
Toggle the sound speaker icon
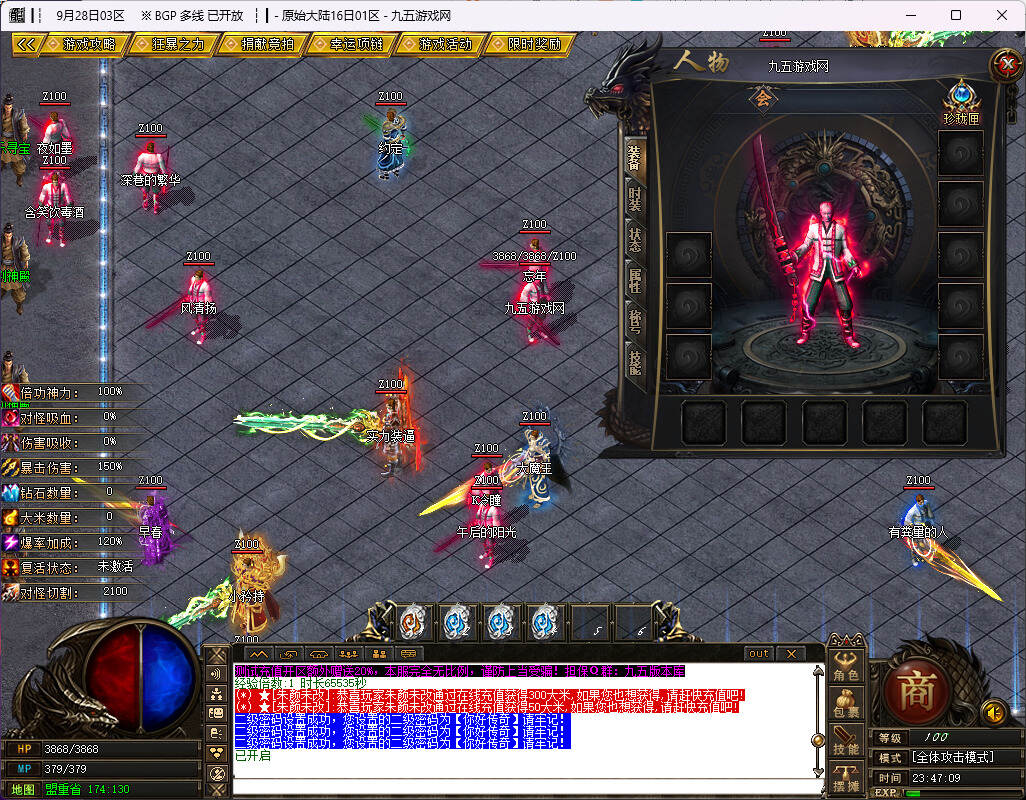coord(993,712)
